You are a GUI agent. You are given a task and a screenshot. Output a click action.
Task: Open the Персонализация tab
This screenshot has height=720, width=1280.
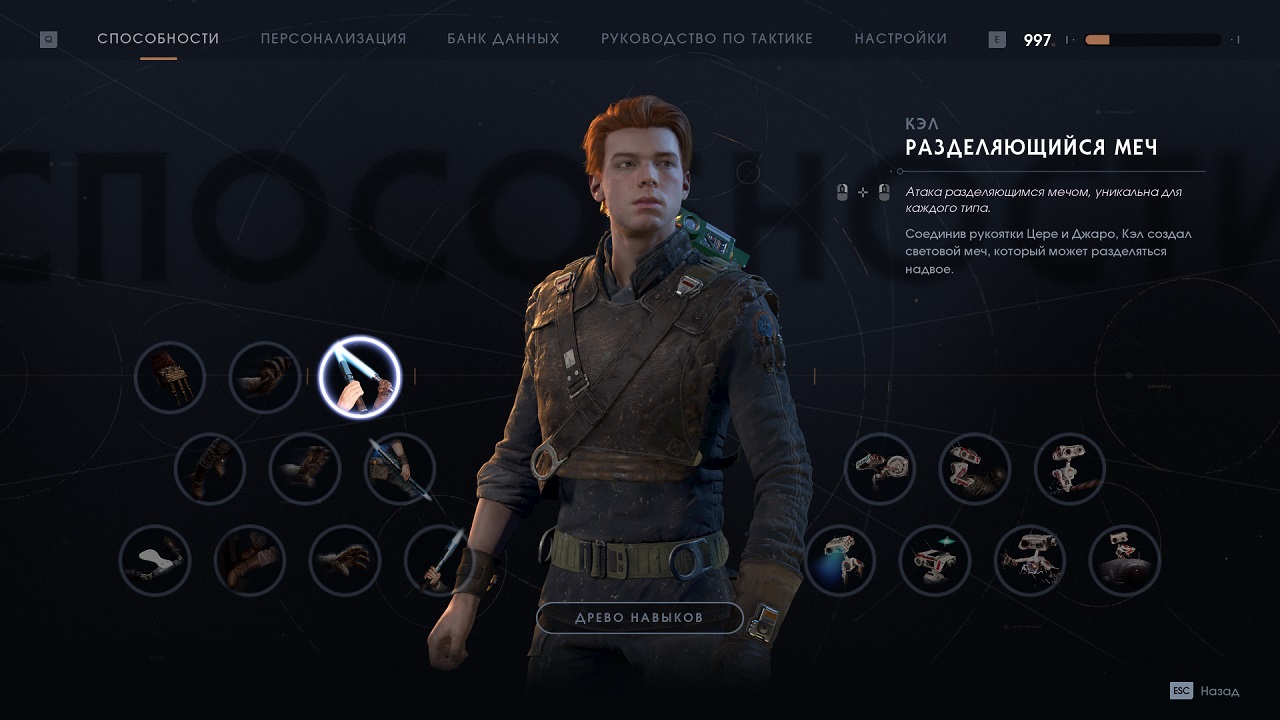coord(333,39)
